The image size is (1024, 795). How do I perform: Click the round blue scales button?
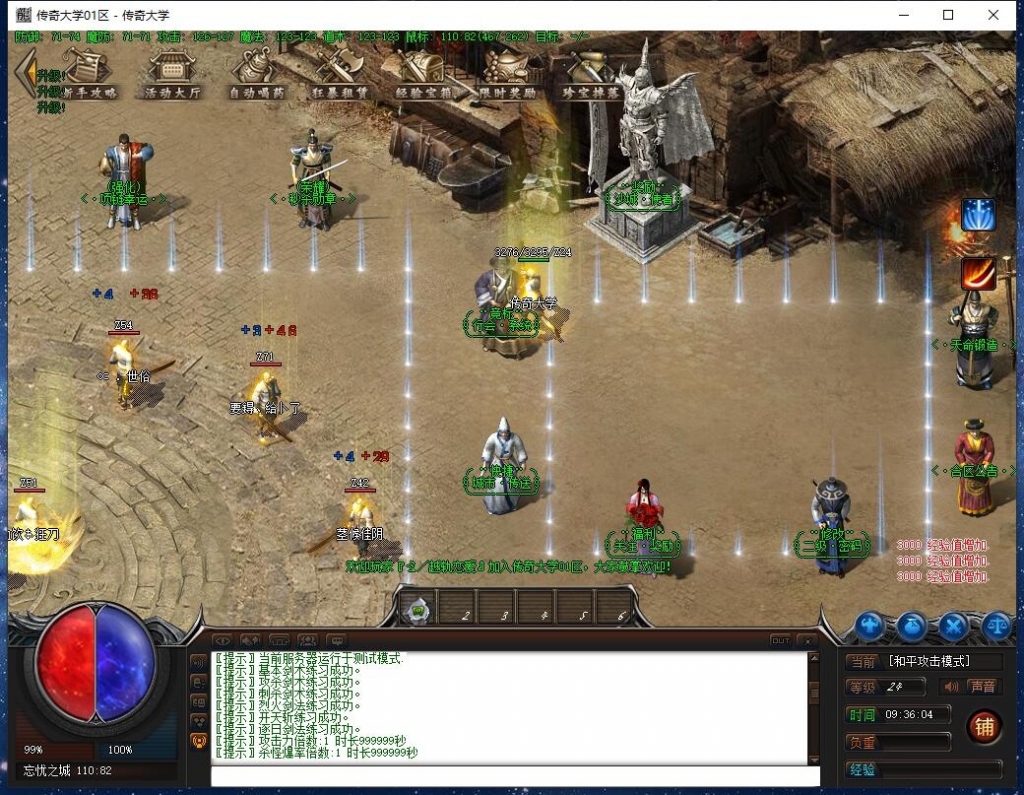pyautogui.click(x=997, y=627)
